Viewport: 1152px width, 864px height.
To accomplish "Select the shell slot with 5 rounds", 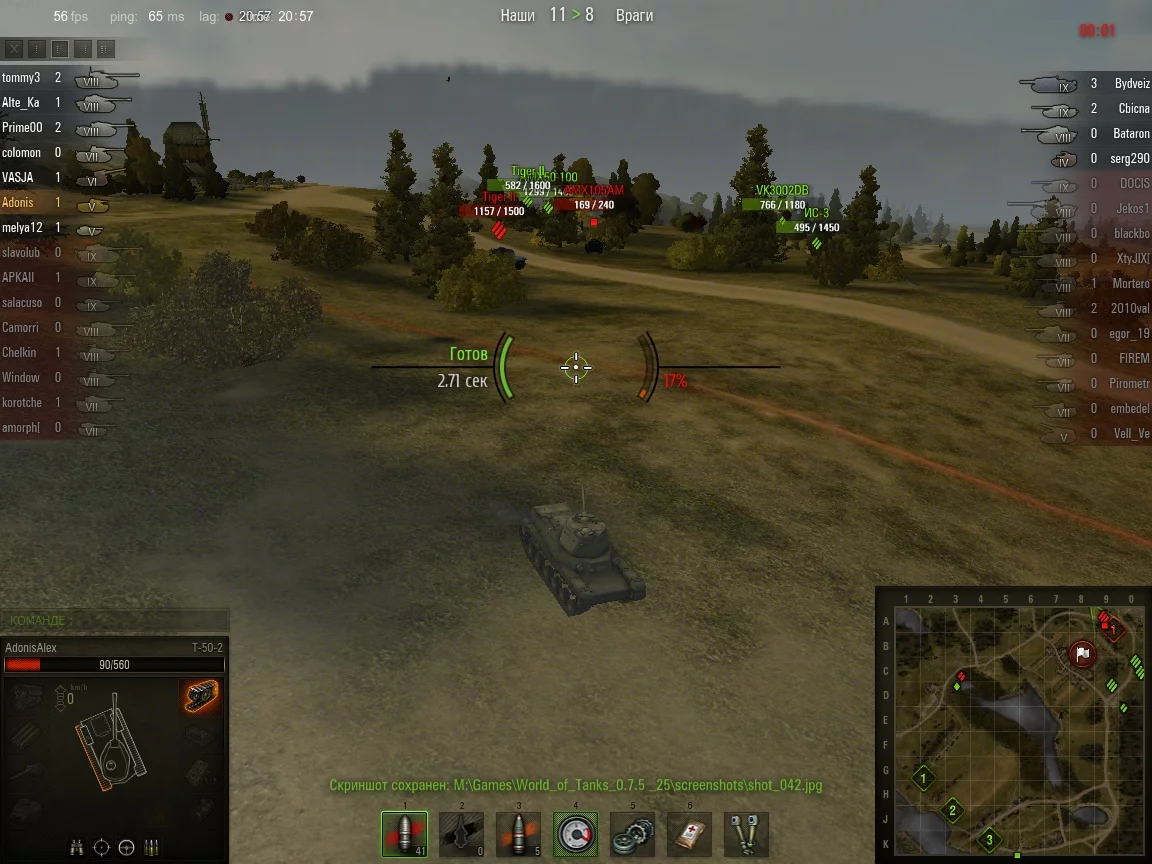I will coord(518,834).
